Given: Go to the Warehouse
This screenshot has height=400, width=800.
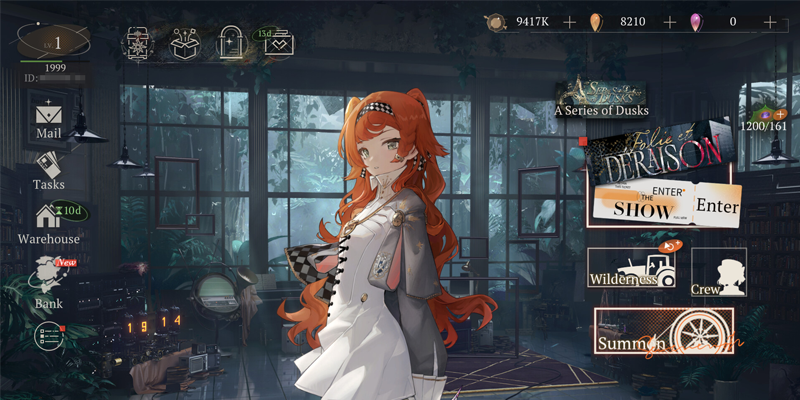Looking at the screenshot, I should pyautogui.click(x=49, y=223).
